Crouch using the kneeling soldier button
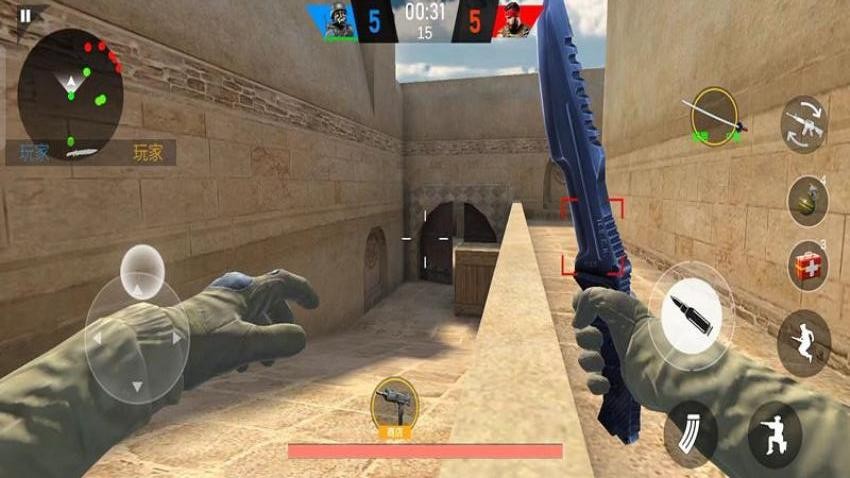This screenshot has width=850, height=478. point(774,435)
